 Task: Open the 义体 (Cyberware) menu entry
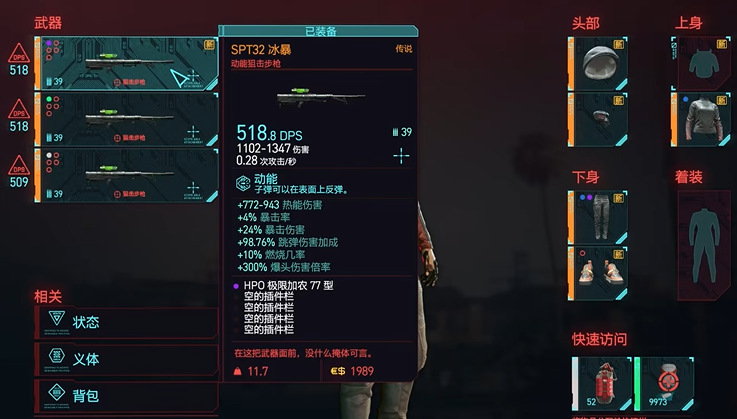125,359
